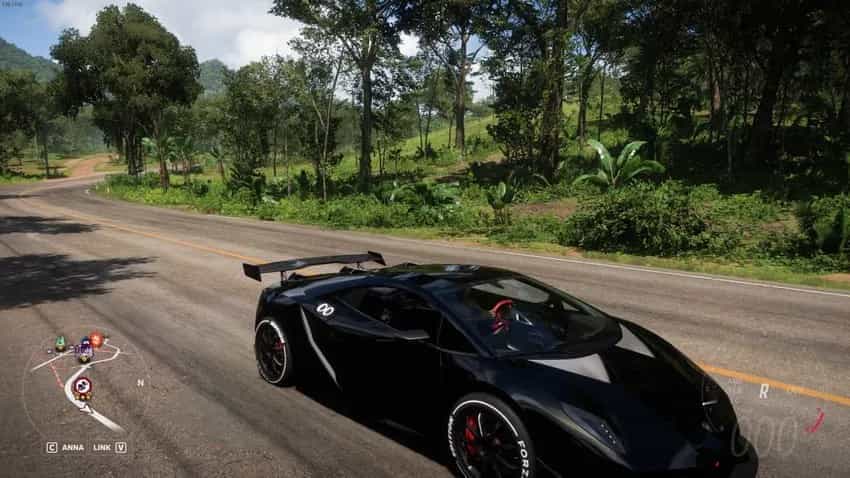Select the purple event marker on the minimap
Image resolution: width=850 pixels, height=478 pixels.
pos(84,351)
